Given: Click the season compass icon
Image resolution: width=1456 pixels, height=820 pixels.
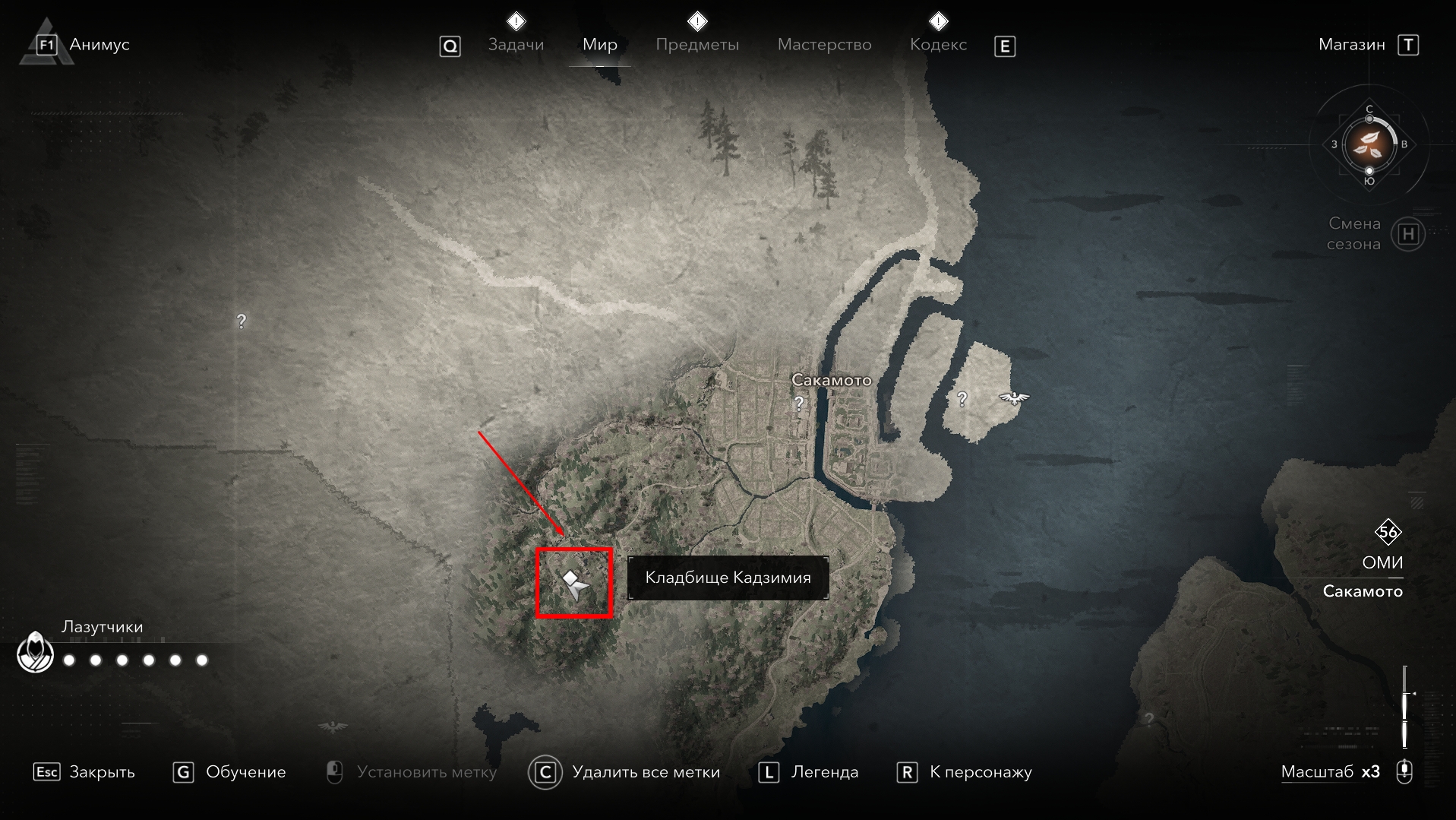Looking at the screenshot, I should click(1369, 144).
